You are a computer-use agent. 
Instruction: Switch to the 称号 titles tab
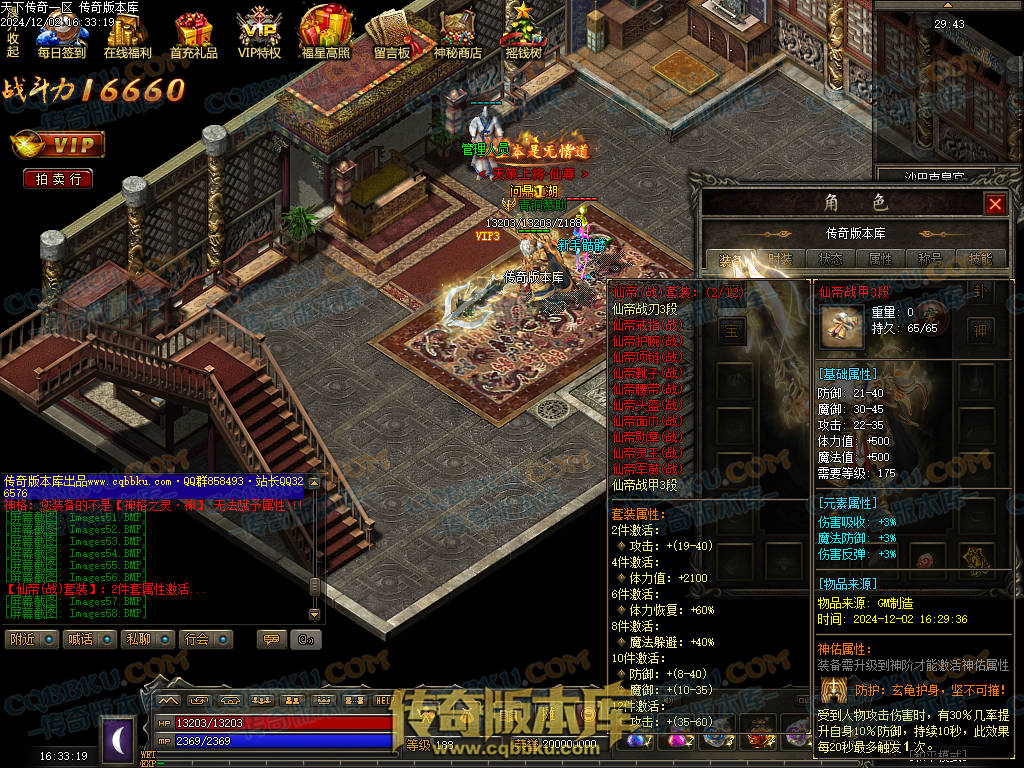click(930, 259)
